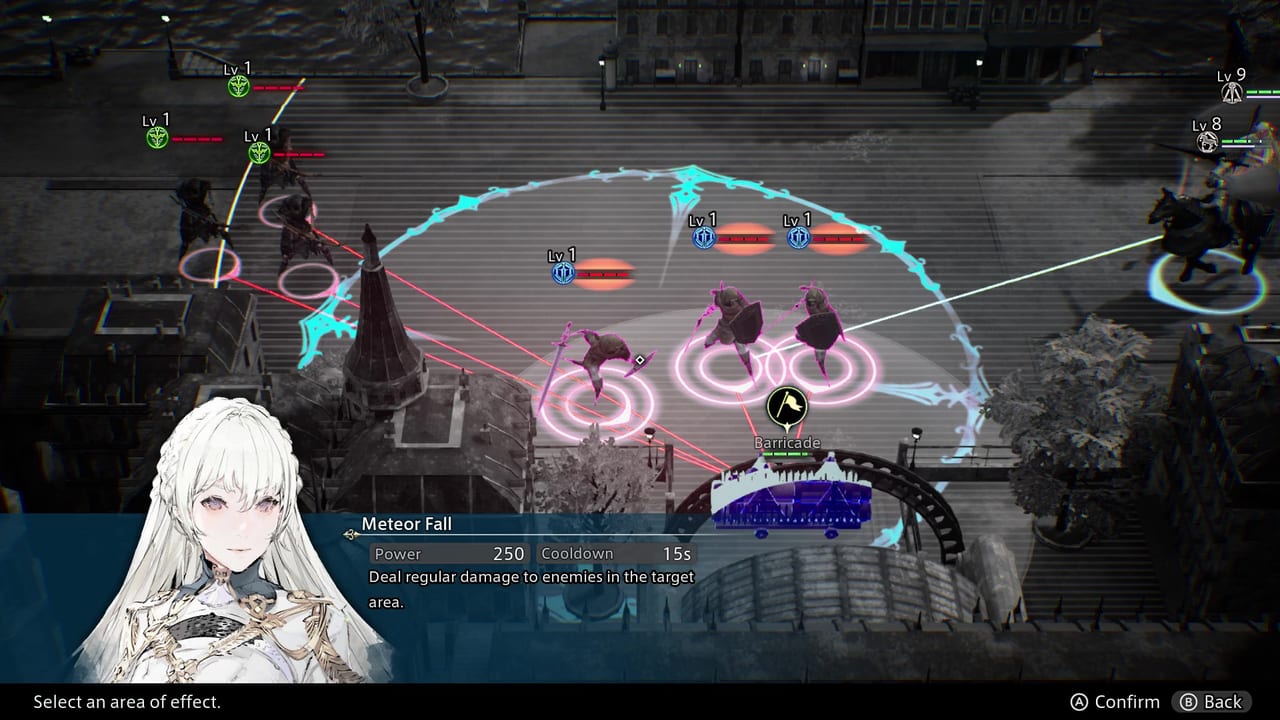This screenshot has height=720, width=1280.
Task: Select the Lv 8 unit marker
Action: [x=1208, y=142]
